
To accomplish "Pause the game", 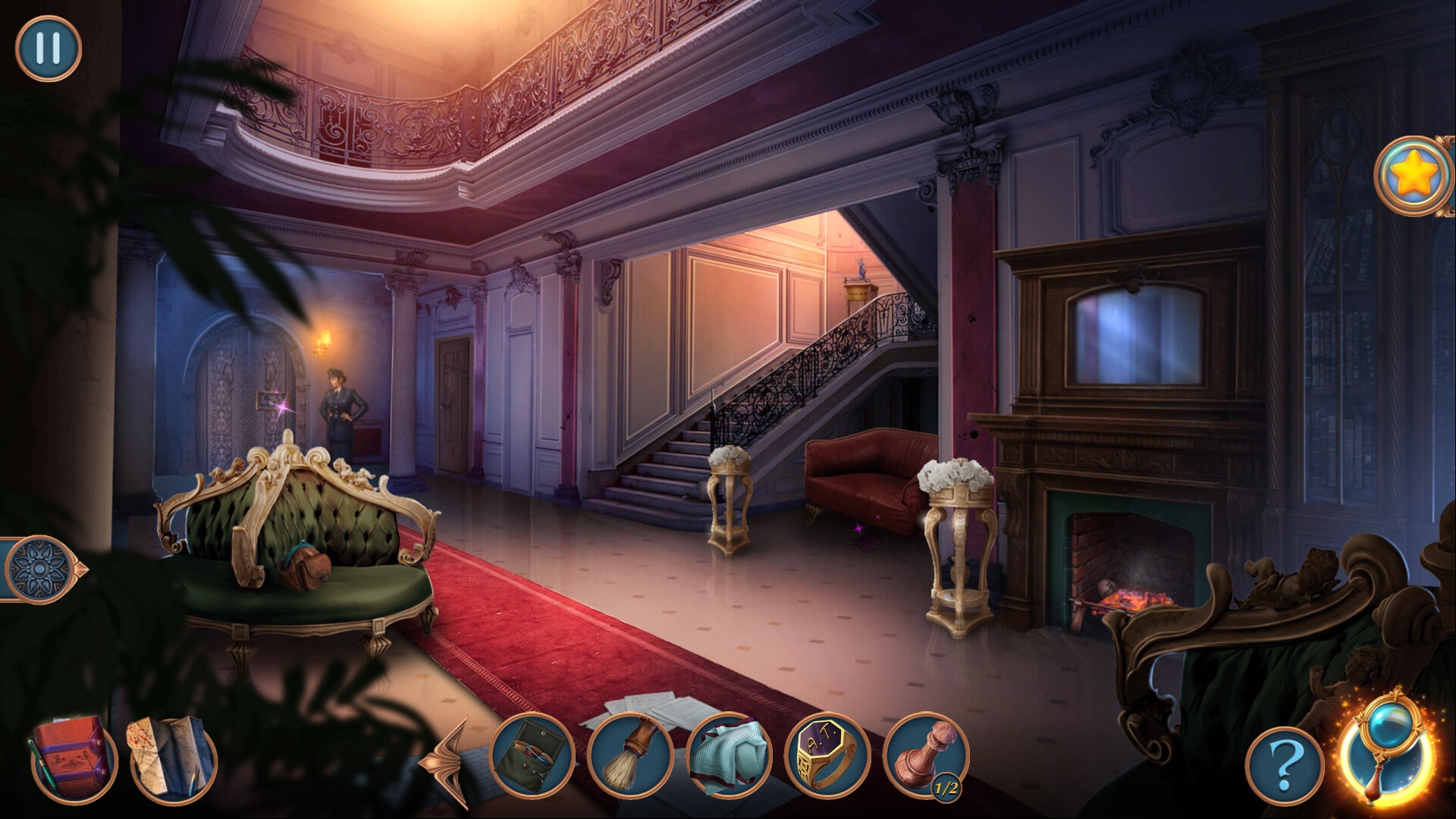I will point(48,48).
